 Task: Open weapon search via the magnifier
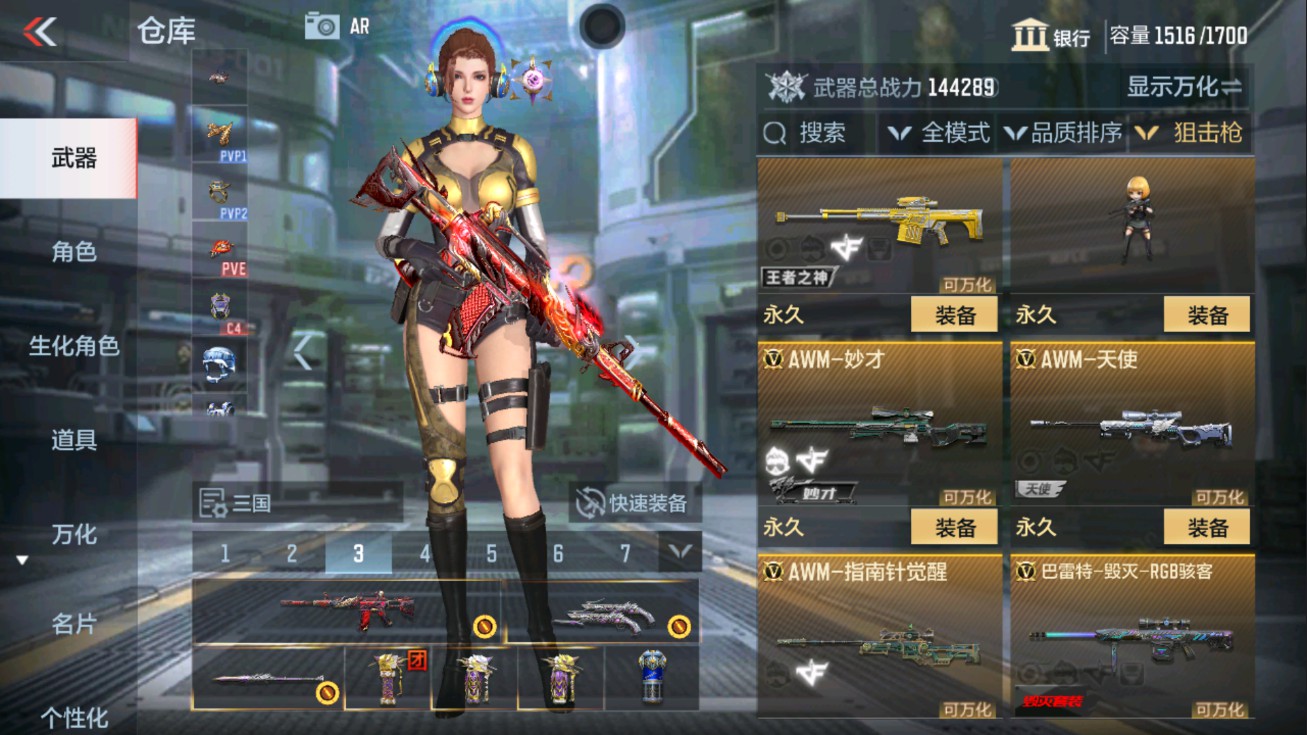pyautogui.click(x=800, y=131)
